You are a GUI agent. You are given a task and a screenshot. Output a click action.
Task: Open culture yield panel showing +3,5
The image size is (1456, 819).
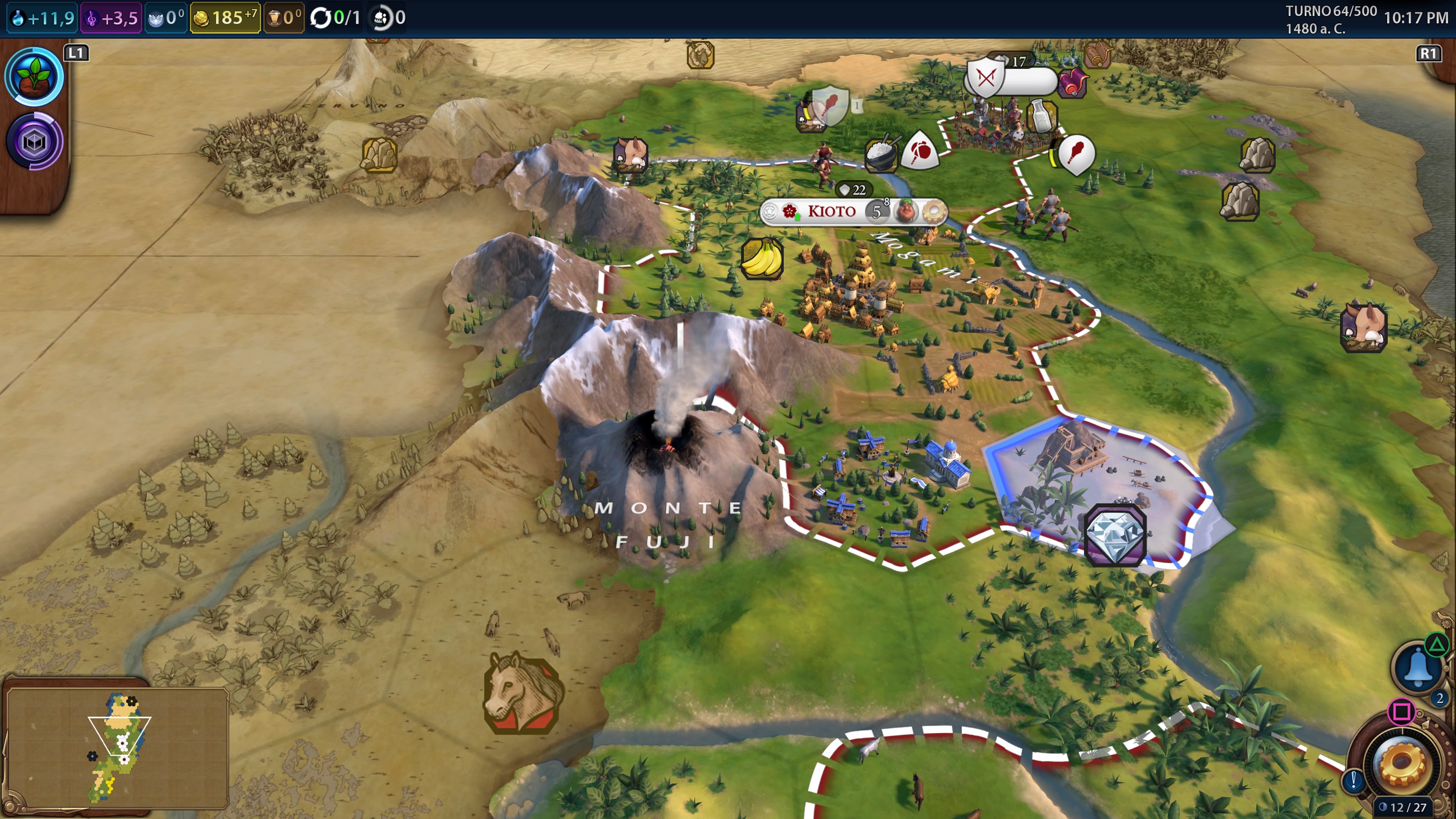[x=111, y=18]
